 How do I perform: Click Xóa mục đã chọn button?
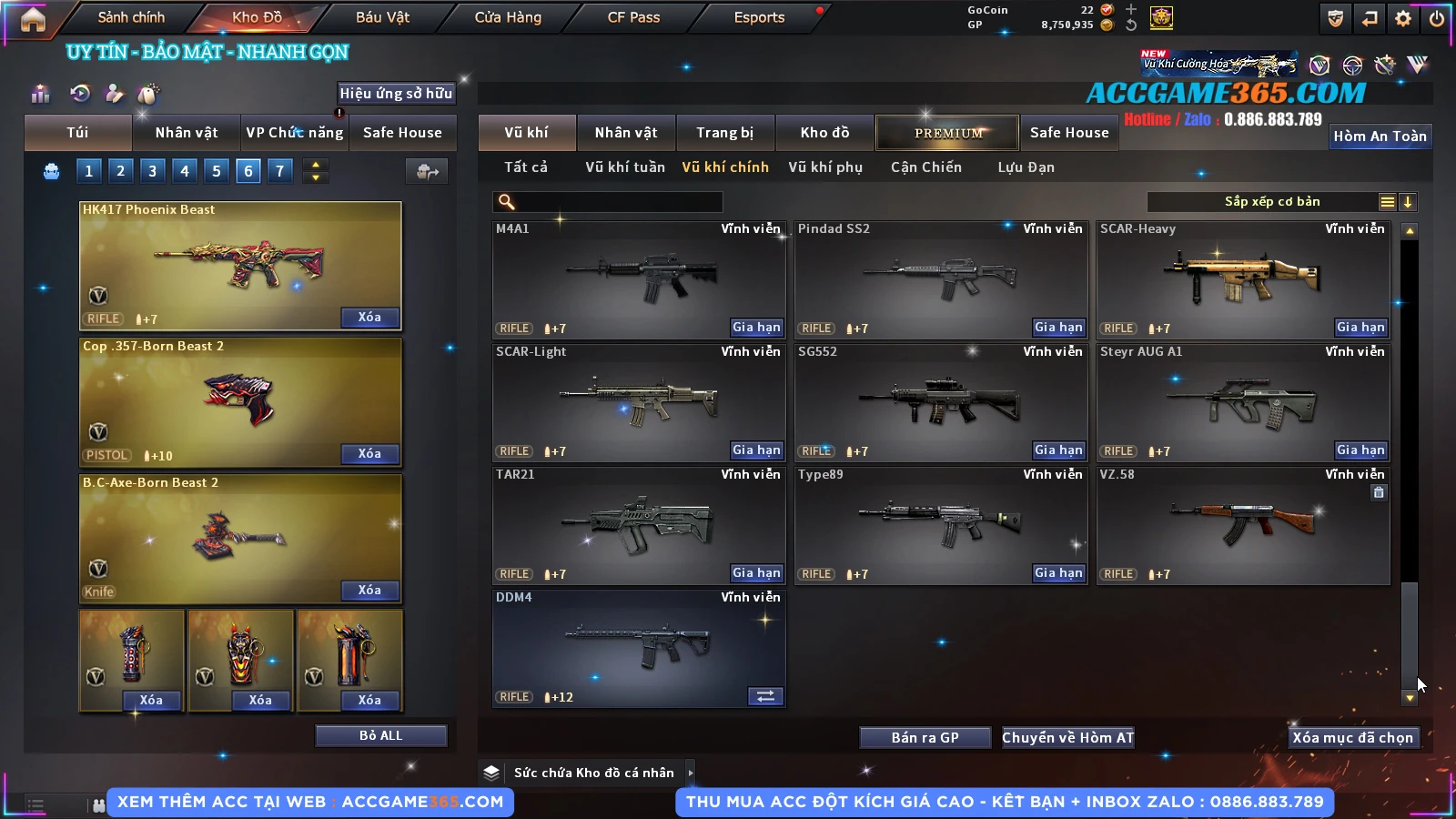tap(1352, 738)
